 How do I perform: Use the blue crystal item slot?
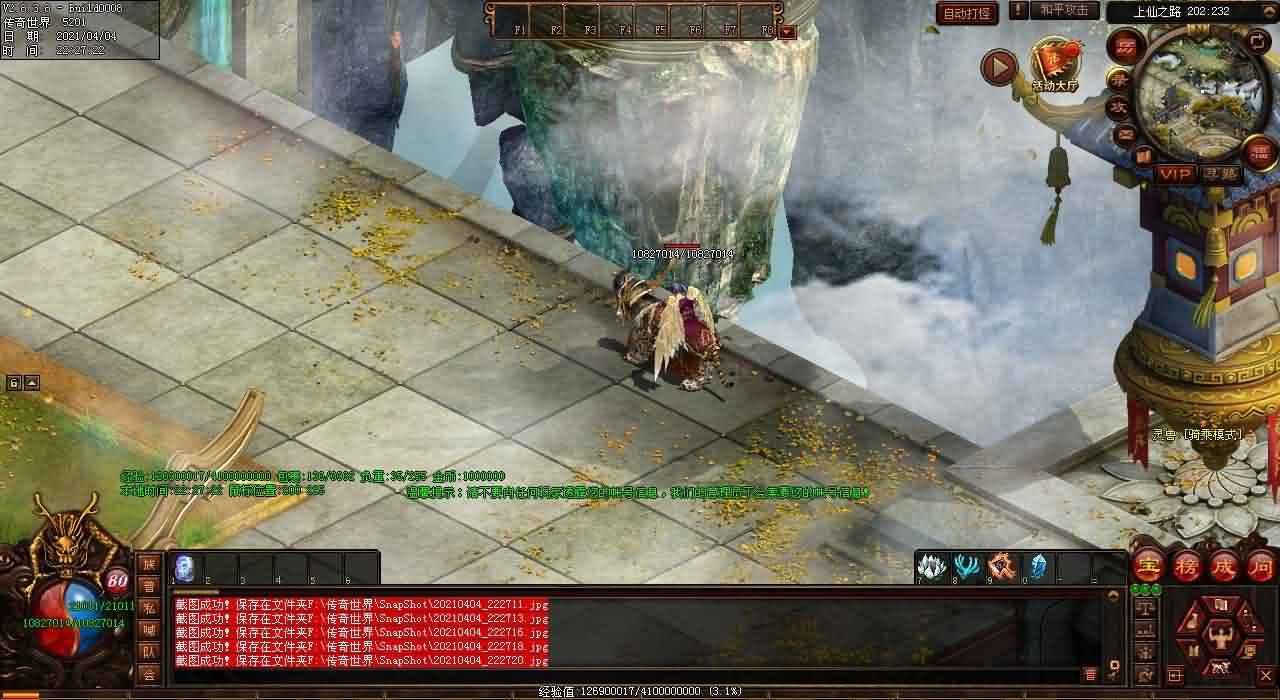(x=1037, y=565)
